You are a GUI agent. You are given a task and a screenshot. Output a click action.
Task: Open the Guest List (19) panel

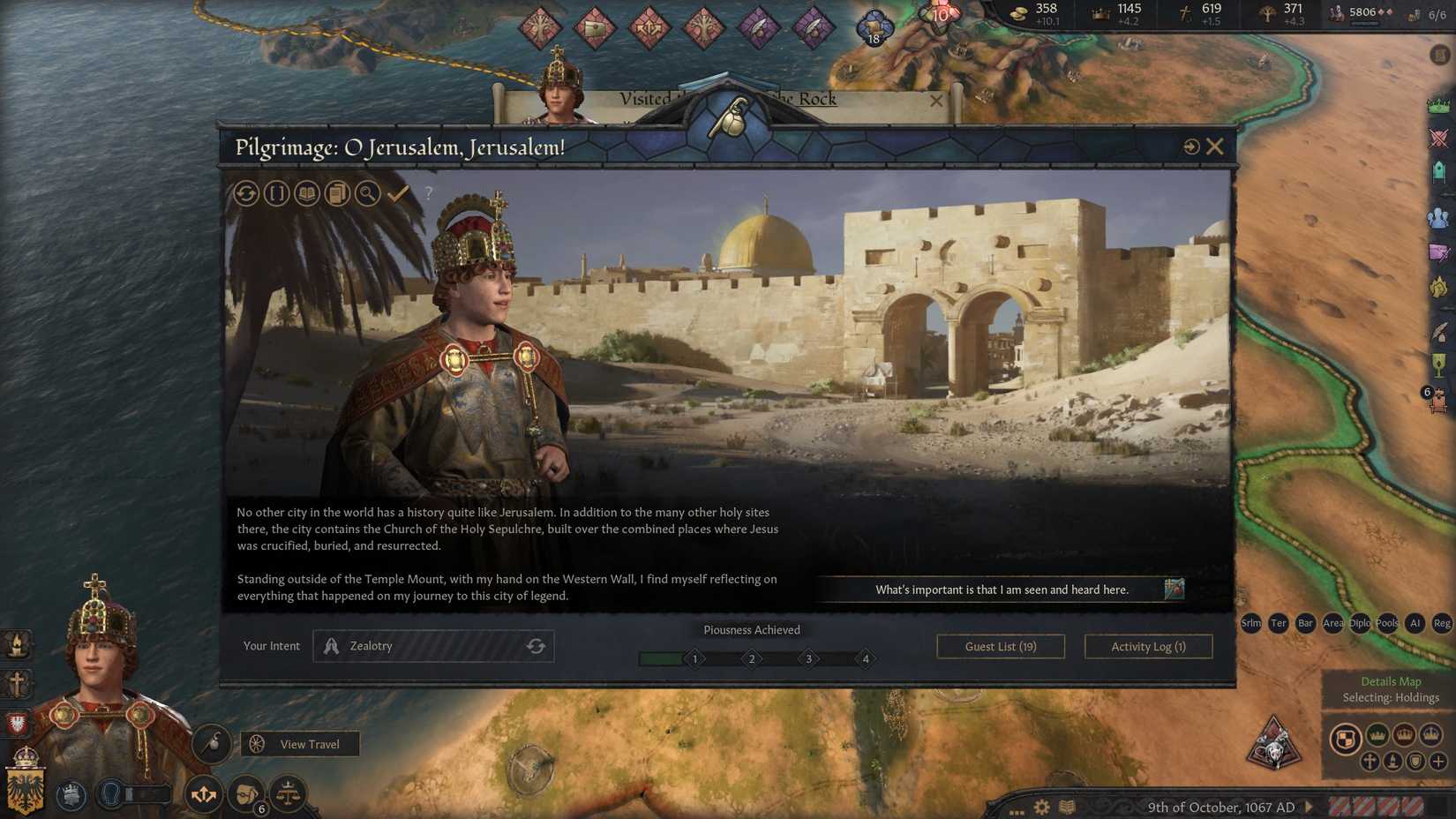coord(1000,646)
